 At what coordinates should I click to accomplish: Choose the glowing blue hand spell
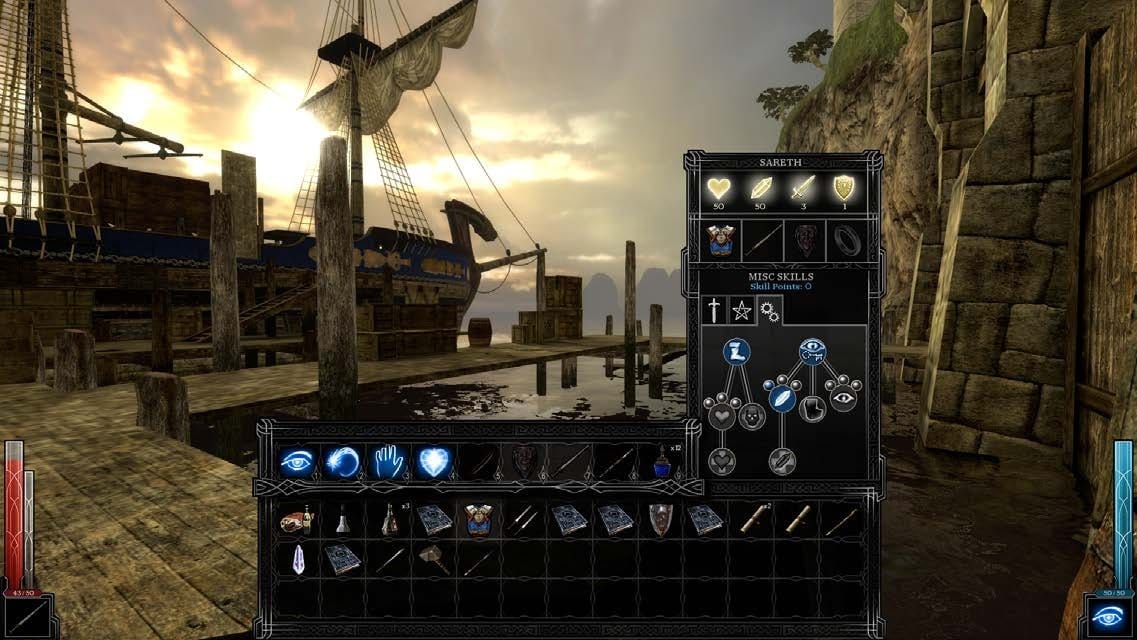point(388,462)
